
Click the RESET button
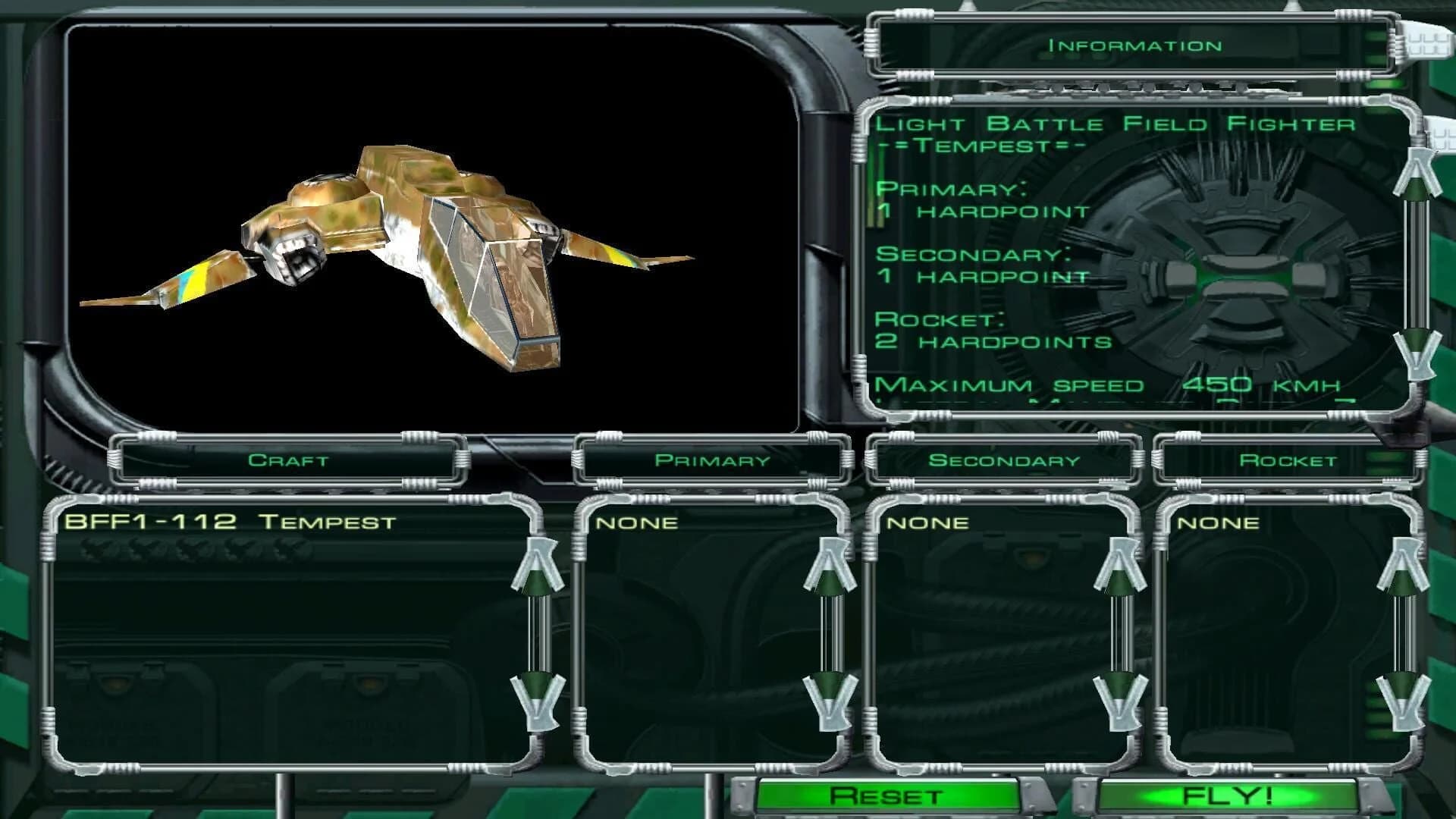coord(883,796)
